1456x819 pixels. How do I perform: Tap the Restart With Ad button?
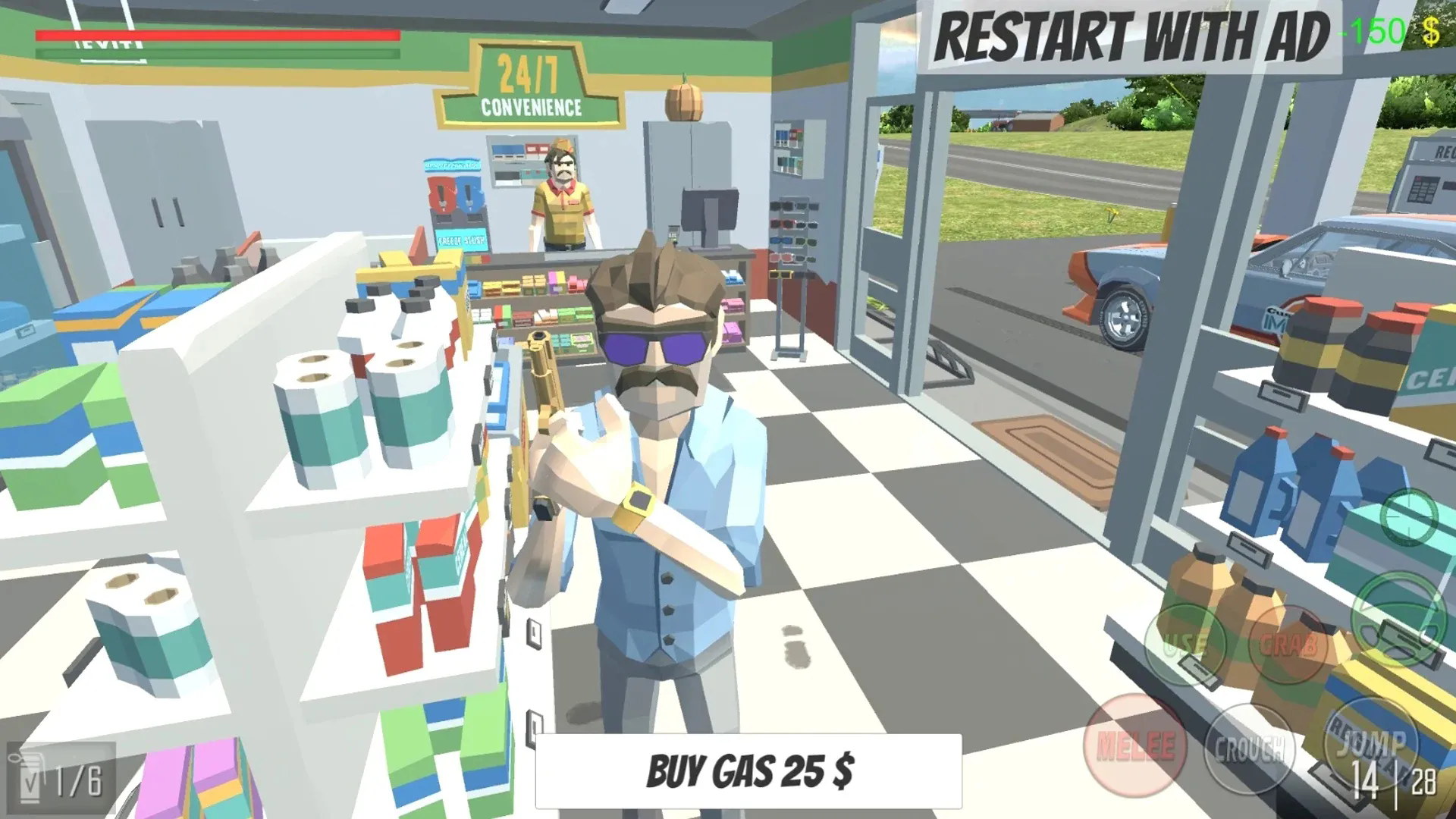point(1130,36)
